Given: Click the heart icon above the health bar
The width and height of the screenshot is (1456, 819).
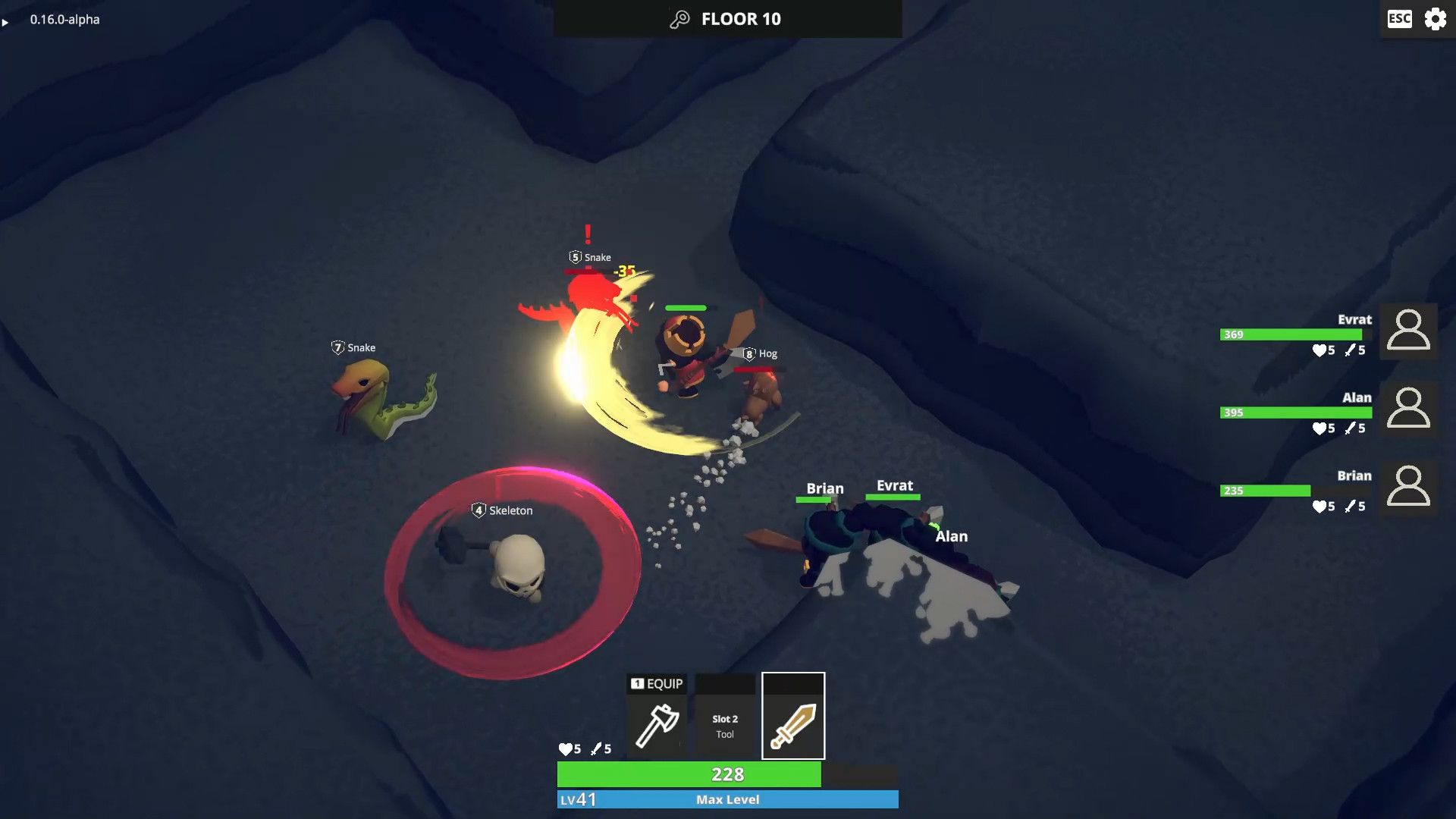Looking at the screenshot, I should coord(567,748).
